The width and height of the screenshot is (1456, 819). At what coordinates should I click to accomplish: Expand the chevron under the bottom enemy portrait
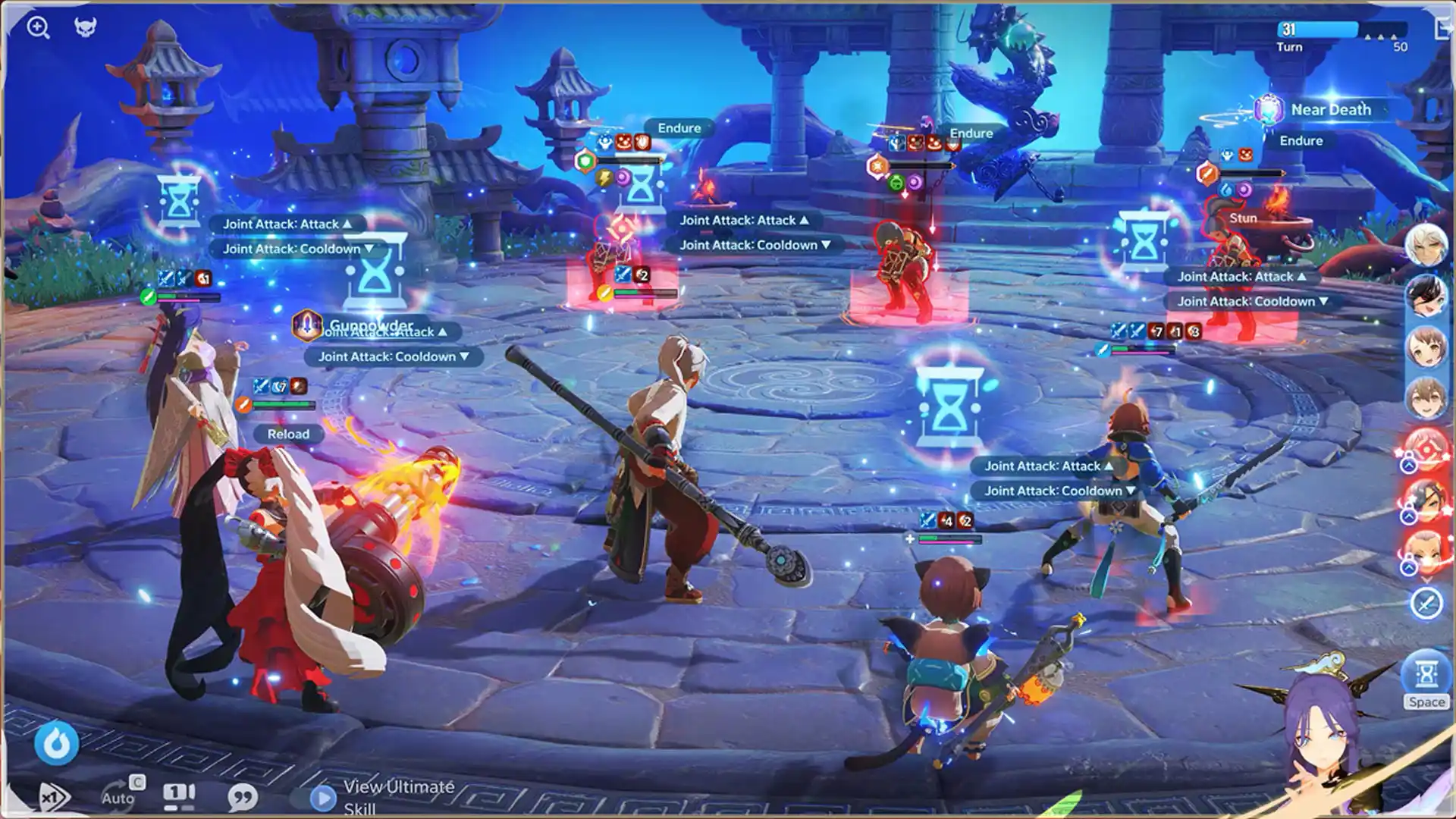[1410, 566]
